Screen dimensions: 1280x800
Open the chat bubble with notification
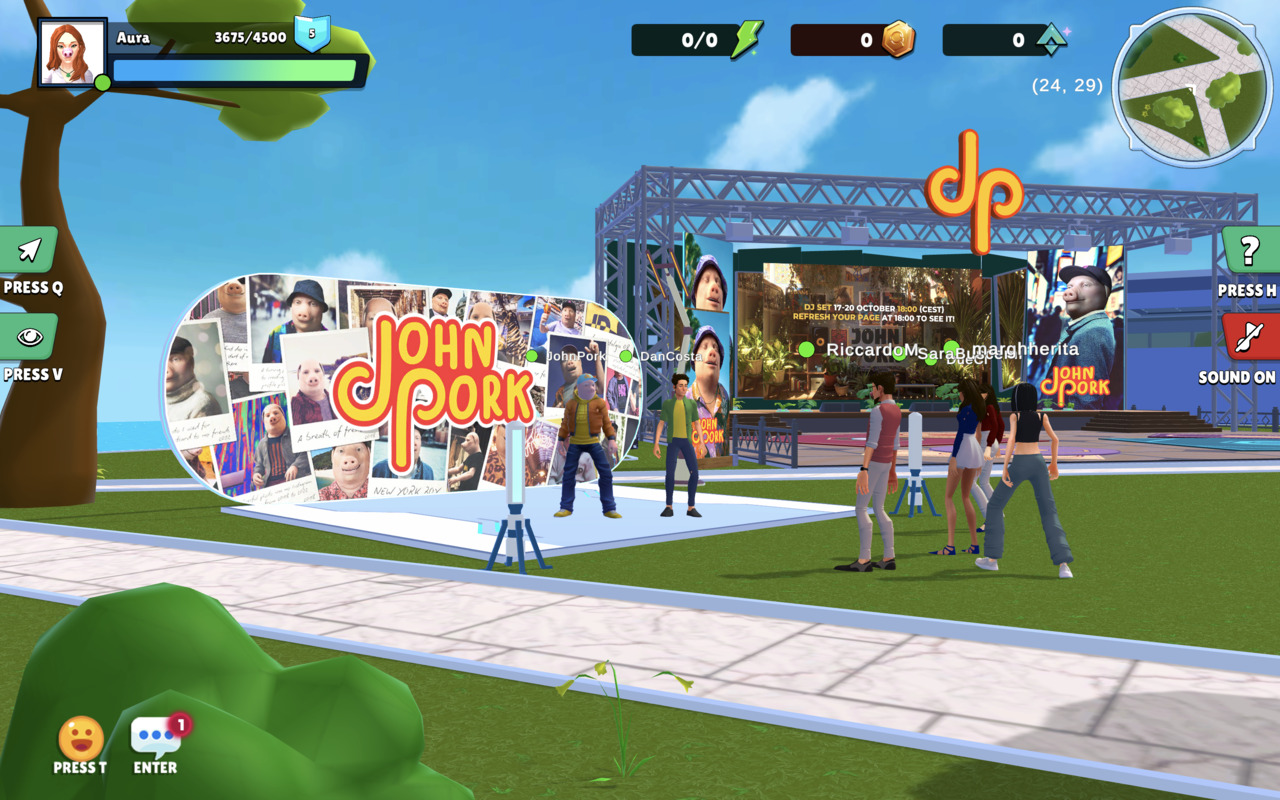(x=156, y=738)
